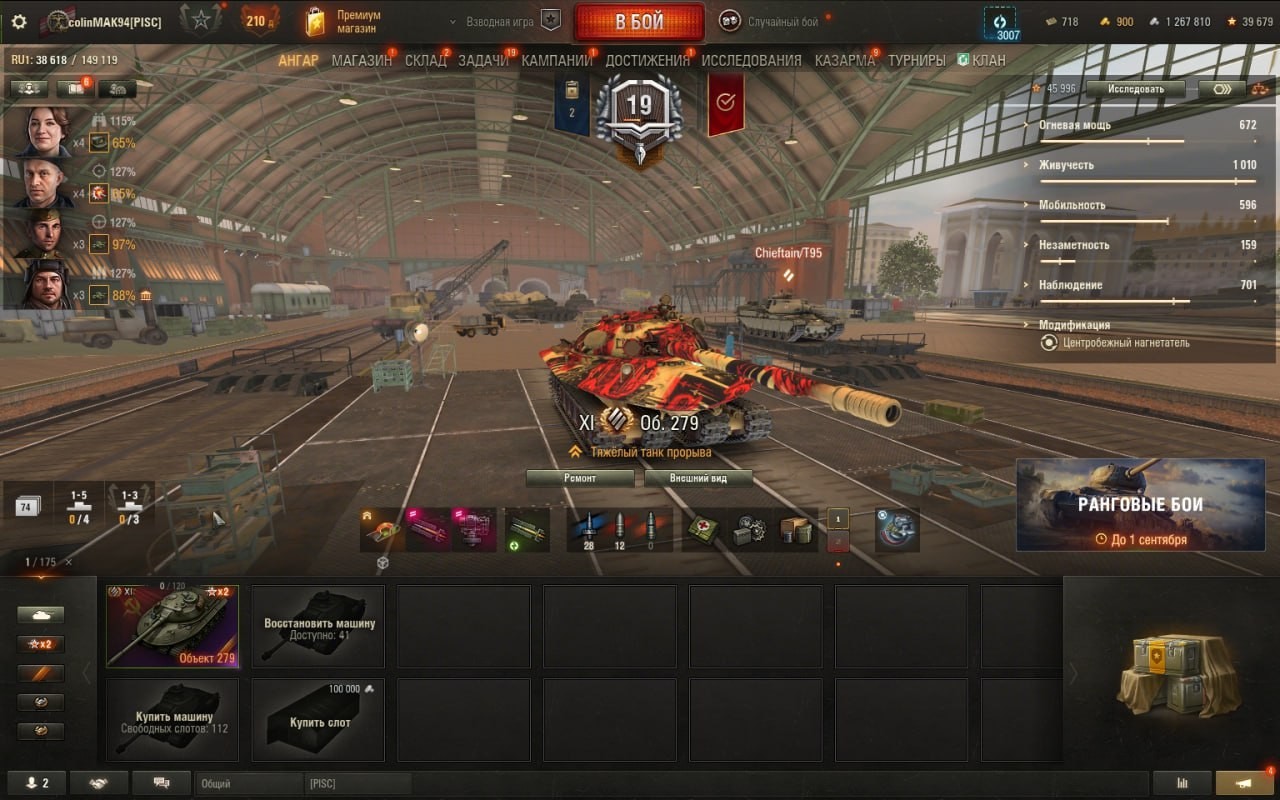Repair the tank with Ремонт
This screenshot has height=800, width=1280.
click(x=580, y=478)
